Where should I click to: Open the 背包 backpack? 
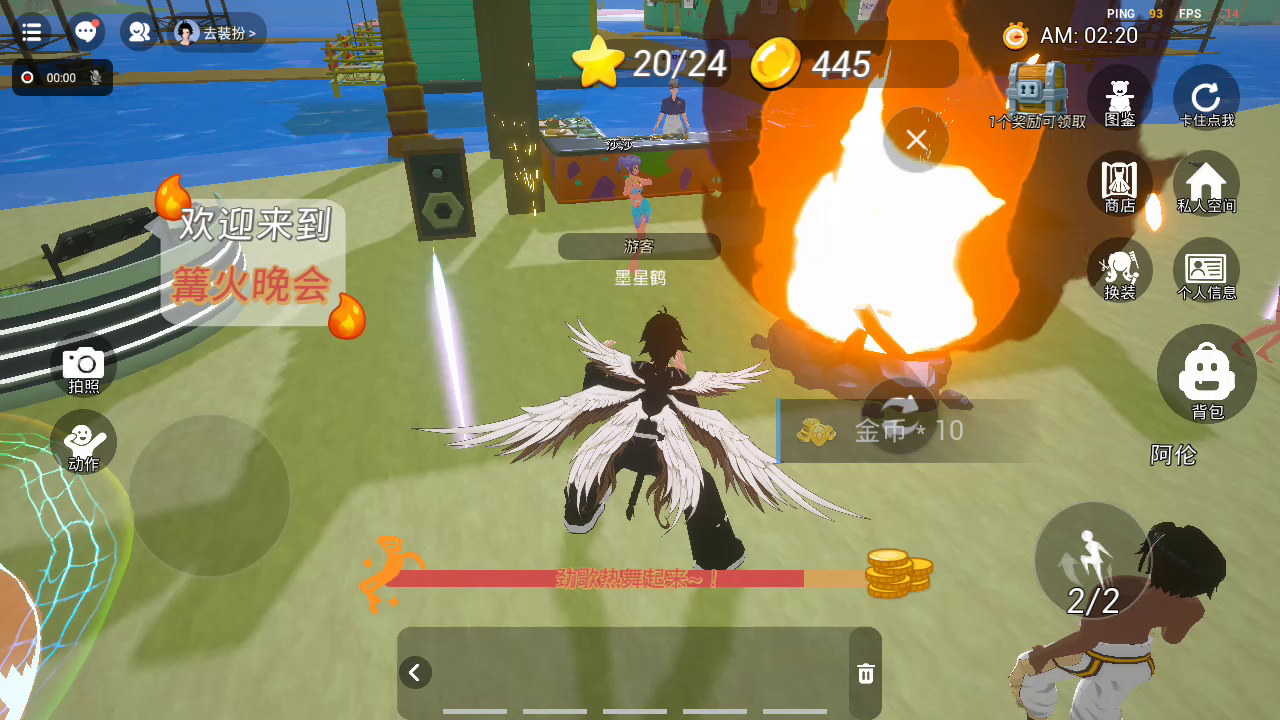(1207, 374)
